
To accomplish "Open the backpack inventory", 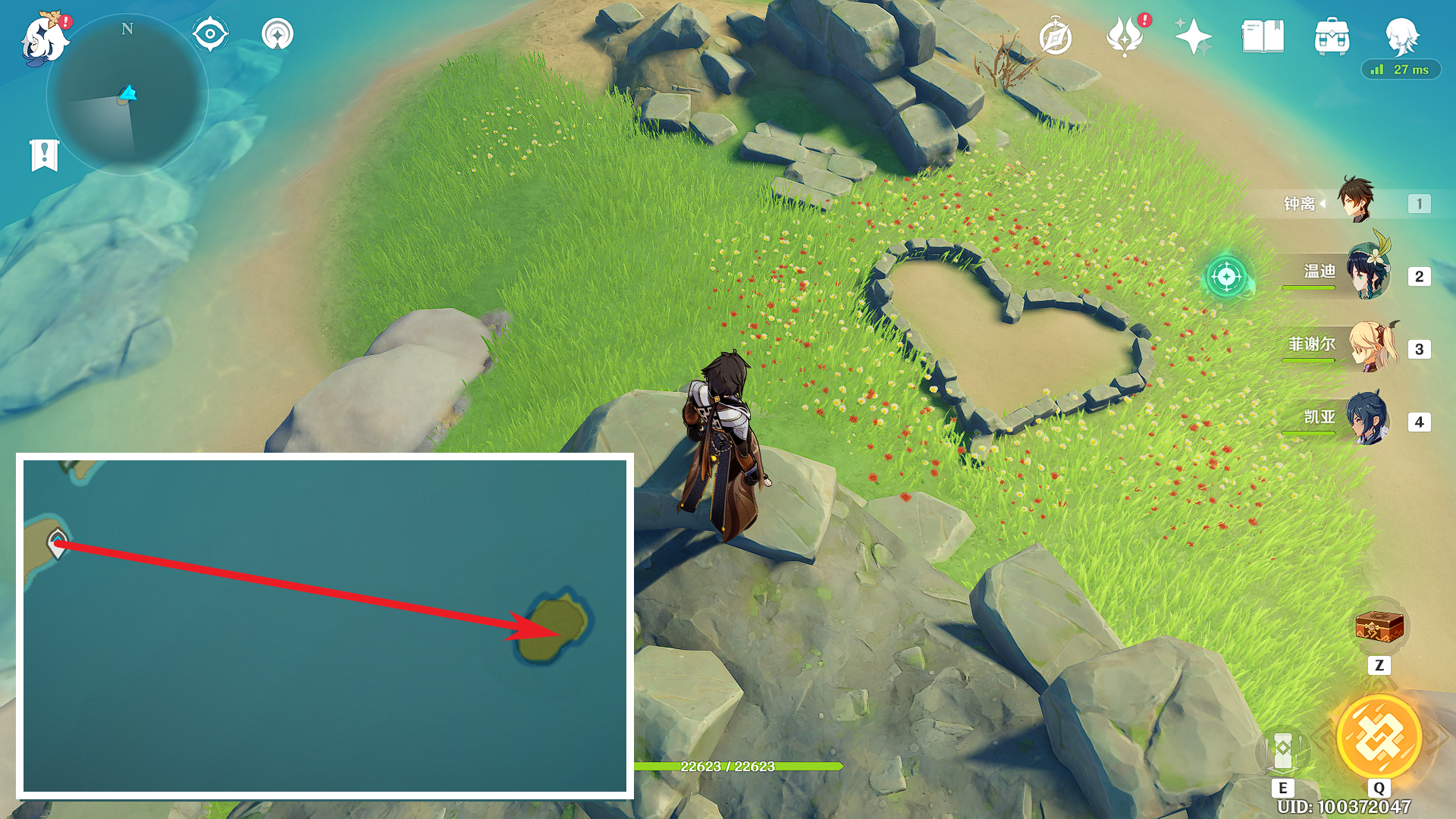I will click(1332, 36).
